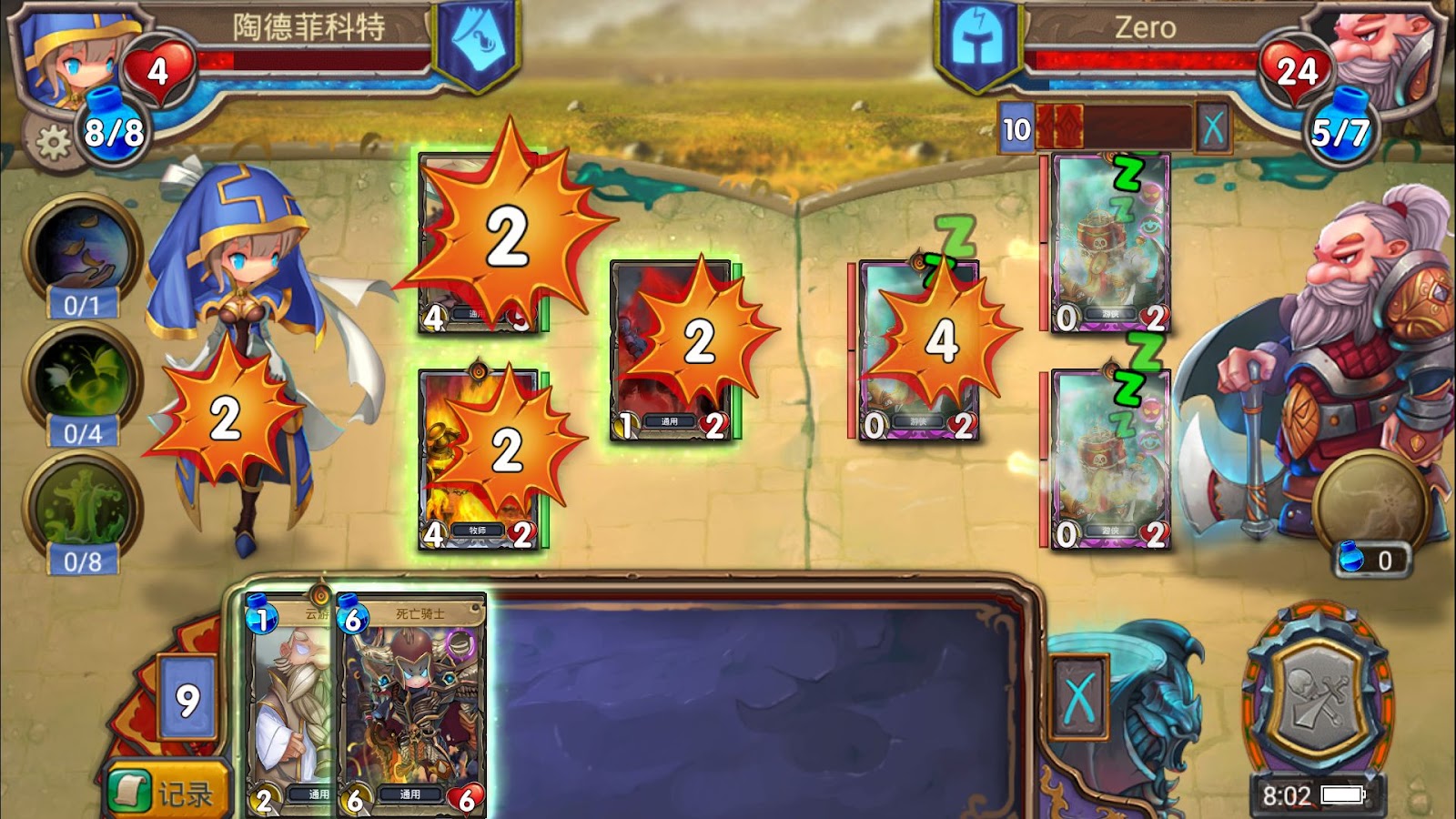The height and width of the screenshot is (819, 1456).
Task: Activate the 0/4 green dragon skill
Action: (x=81, y=375)
